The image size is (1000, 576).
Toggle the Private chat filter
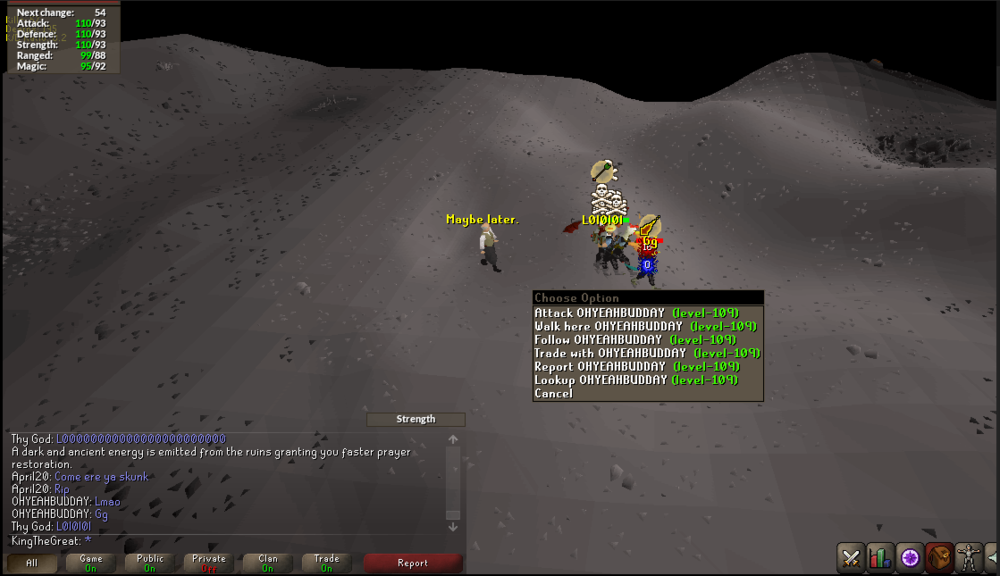(209, 563)
